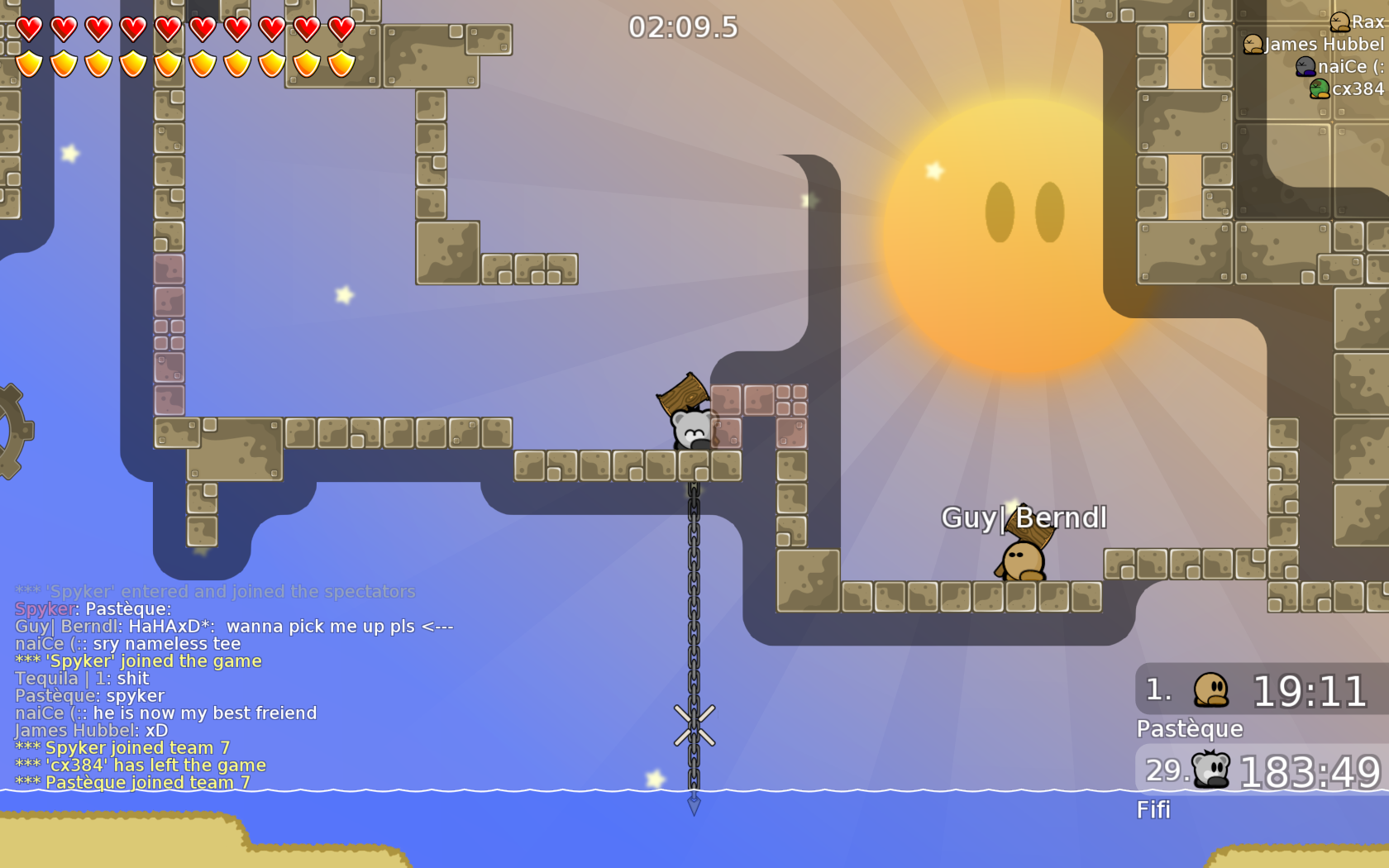Expand the spectator info panel showing rank 1

(1257, 691)
